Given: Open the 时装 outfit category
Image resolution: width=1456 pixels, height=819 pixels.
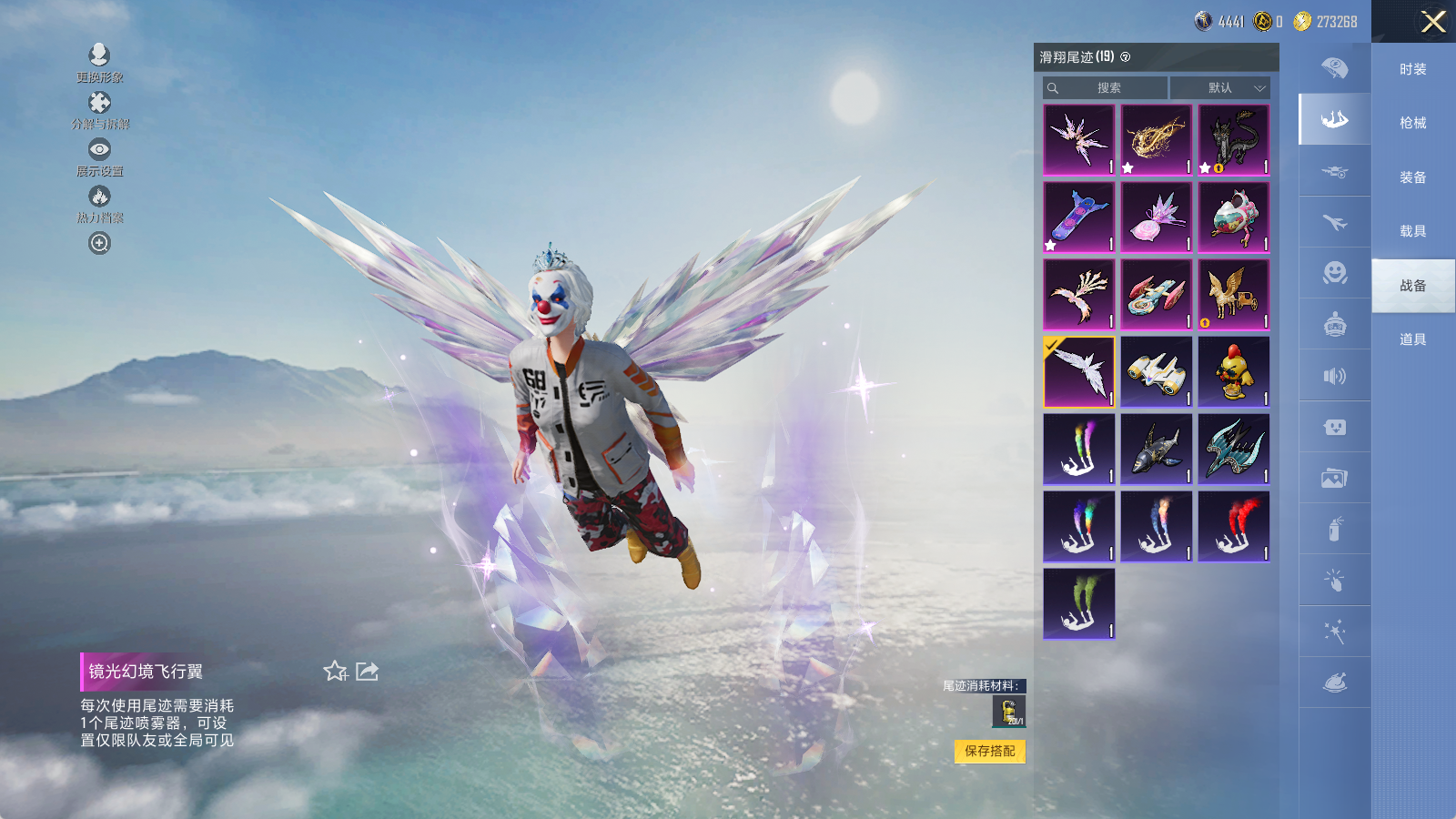Looking at the screenshot, I should coord(1412,69).
